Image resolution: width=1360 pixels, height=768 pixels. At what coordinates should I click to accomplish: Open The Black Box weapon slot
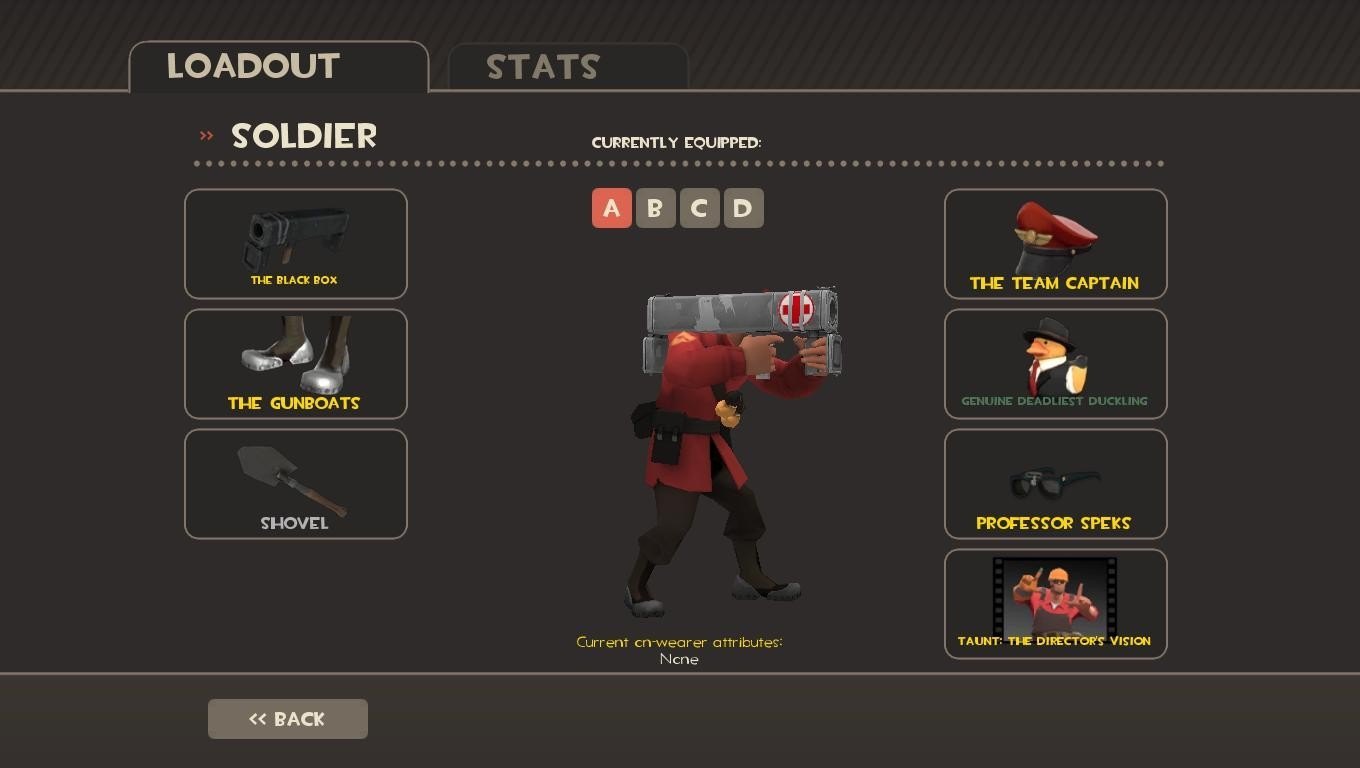tap(296, 244)
